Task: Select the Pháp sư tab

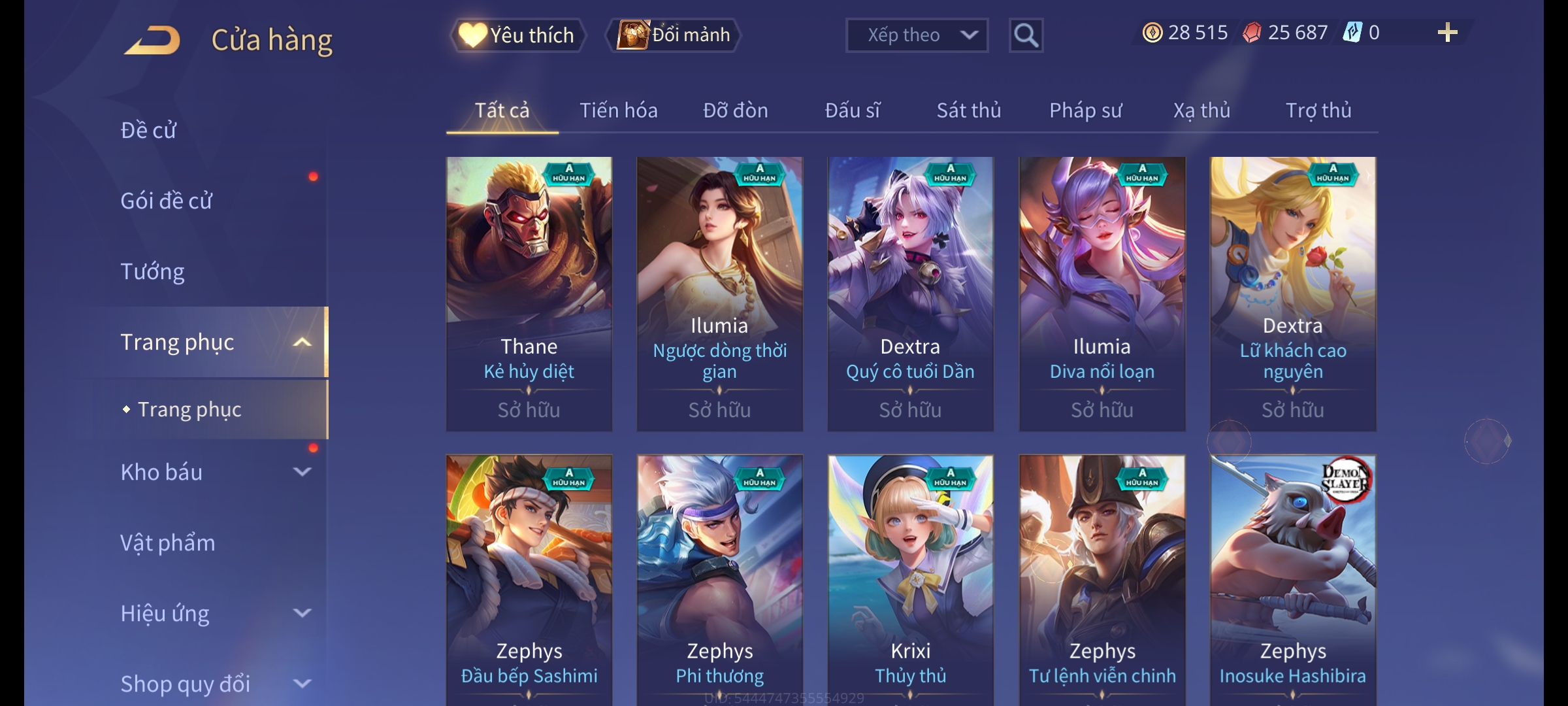Action: click(1085, 110)
